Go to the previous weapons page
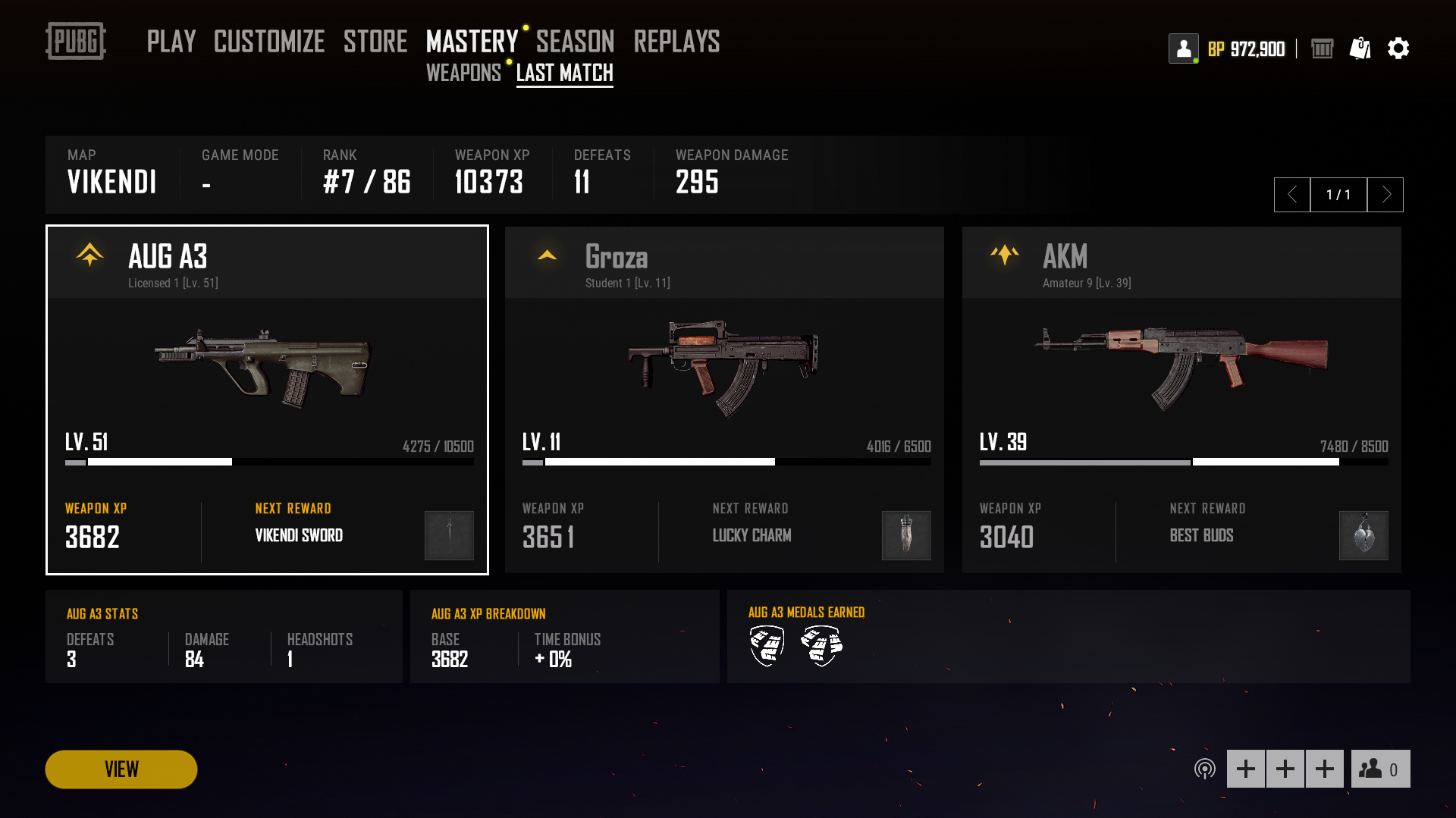1456x818 pixels. point(1292,195)
